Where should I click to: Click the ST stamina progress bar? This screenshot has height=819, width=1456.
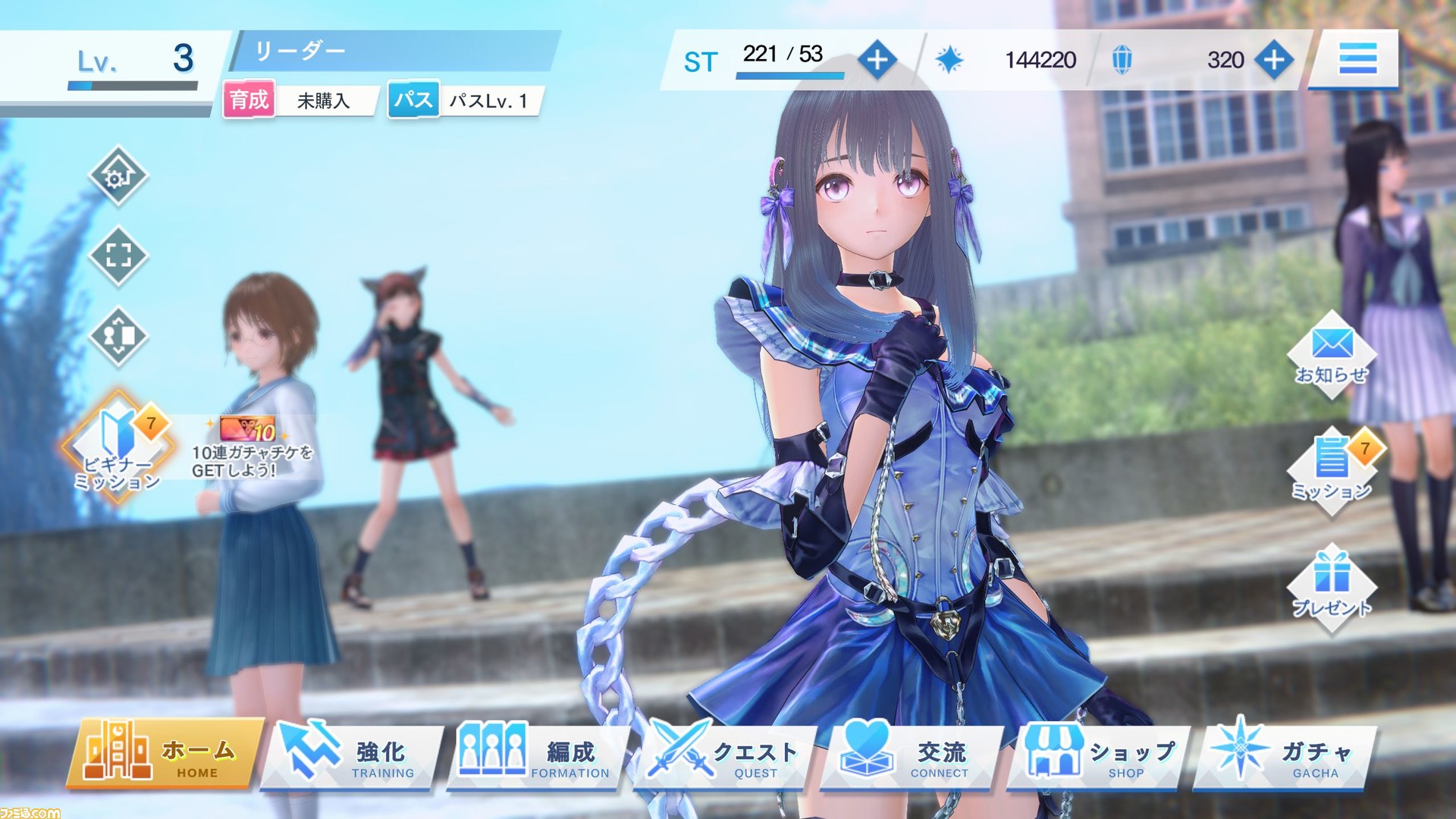[x=789, y=76]
